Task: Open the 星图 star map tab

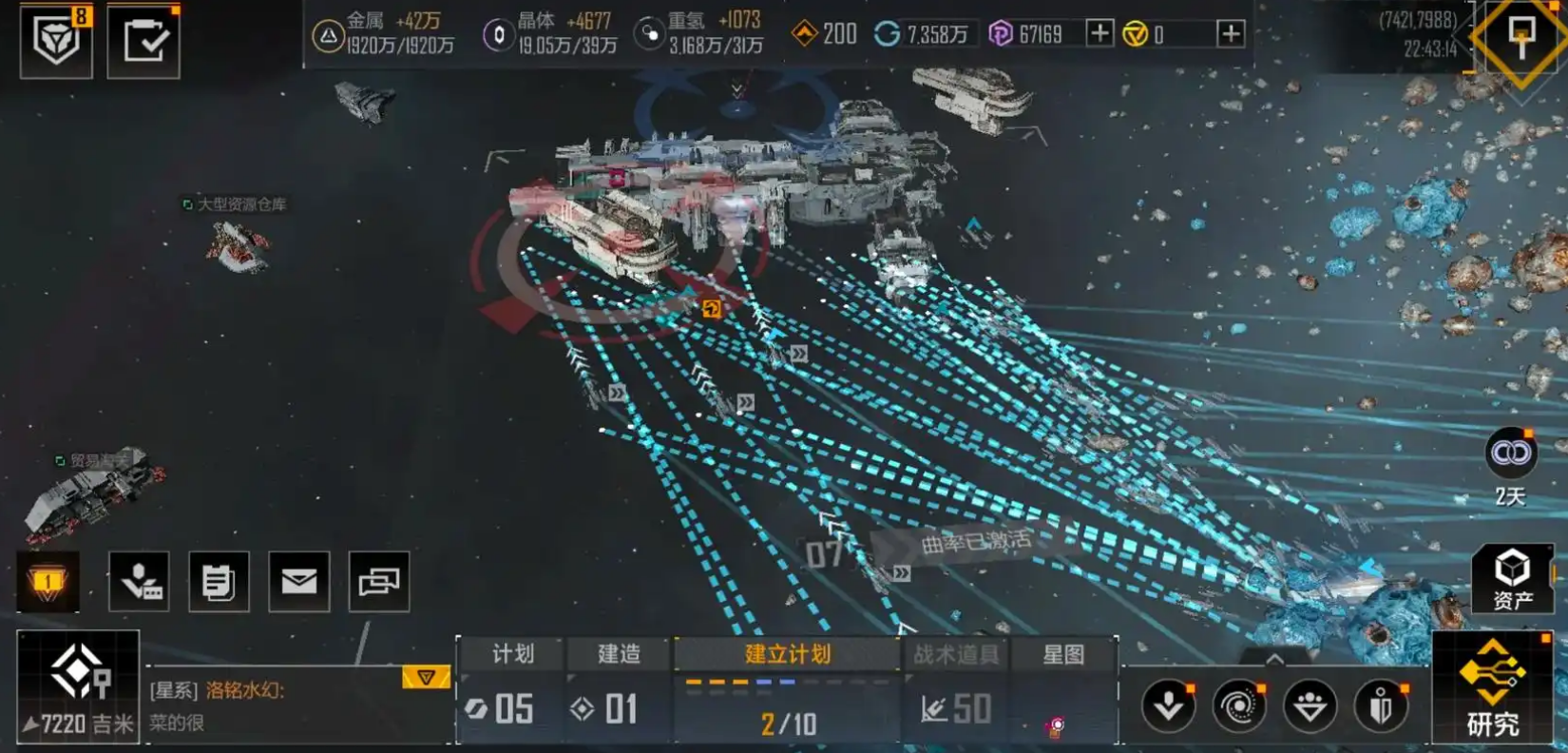Action: point(1063,654)
